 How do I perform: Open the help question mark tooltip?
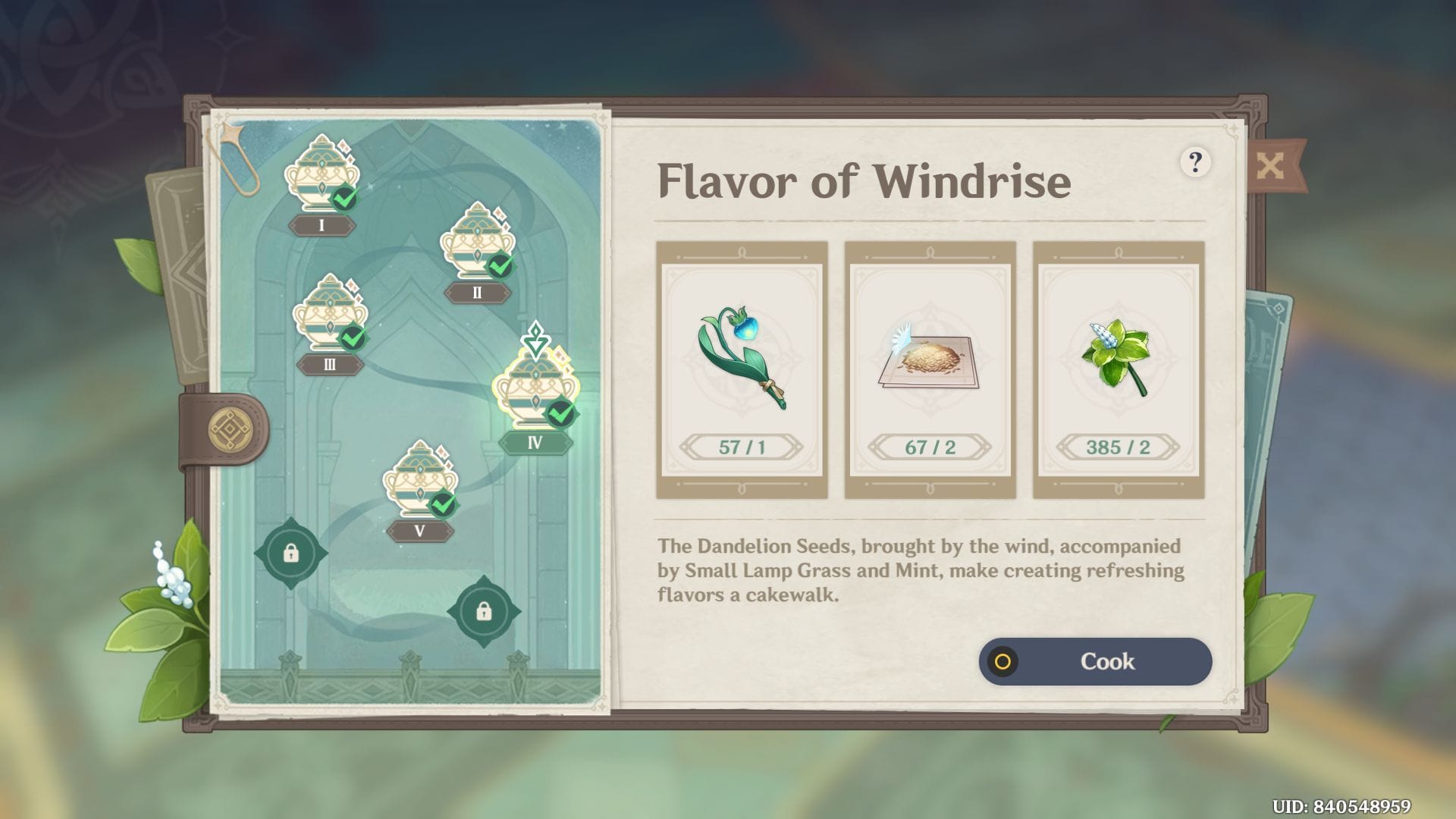[1197, 162]
